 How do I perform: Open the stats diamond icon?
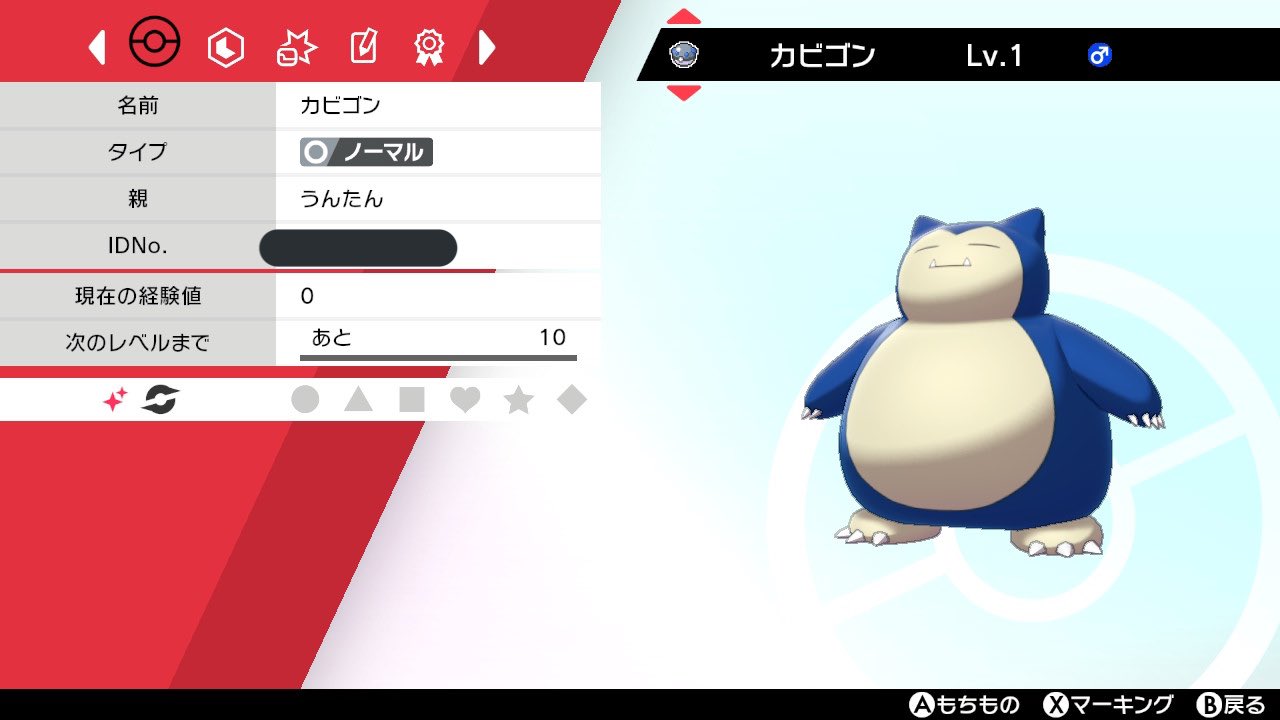click(x=225, y=45)
